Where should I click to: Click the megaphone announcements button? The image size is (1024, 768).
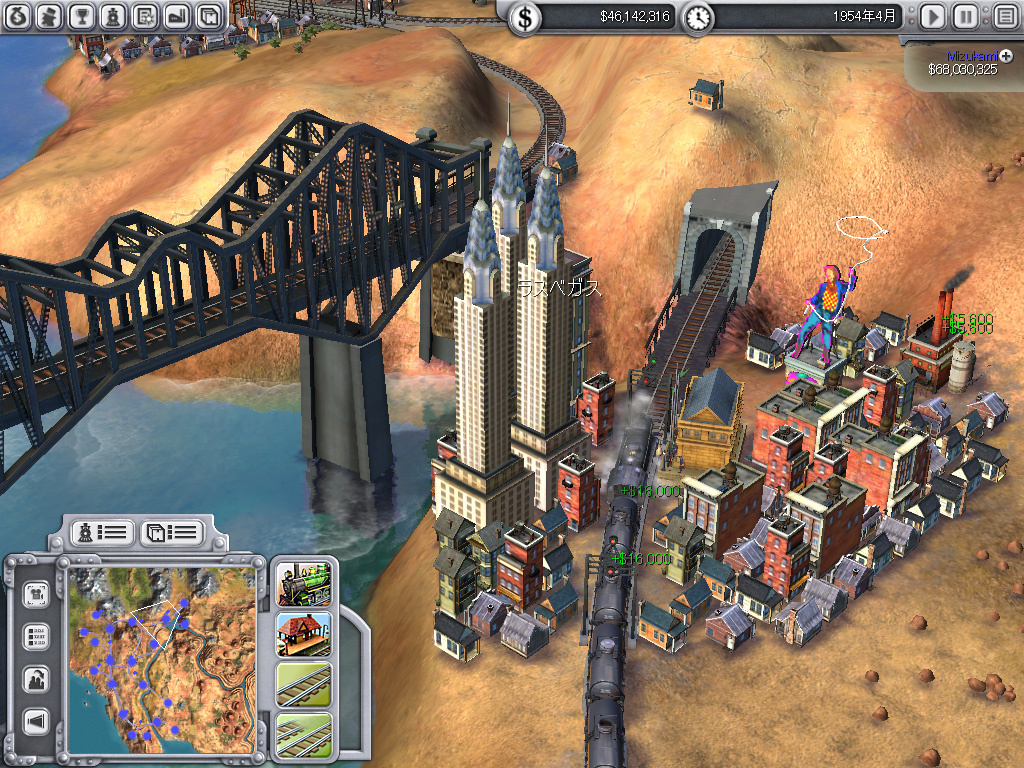tap(37, 722)
